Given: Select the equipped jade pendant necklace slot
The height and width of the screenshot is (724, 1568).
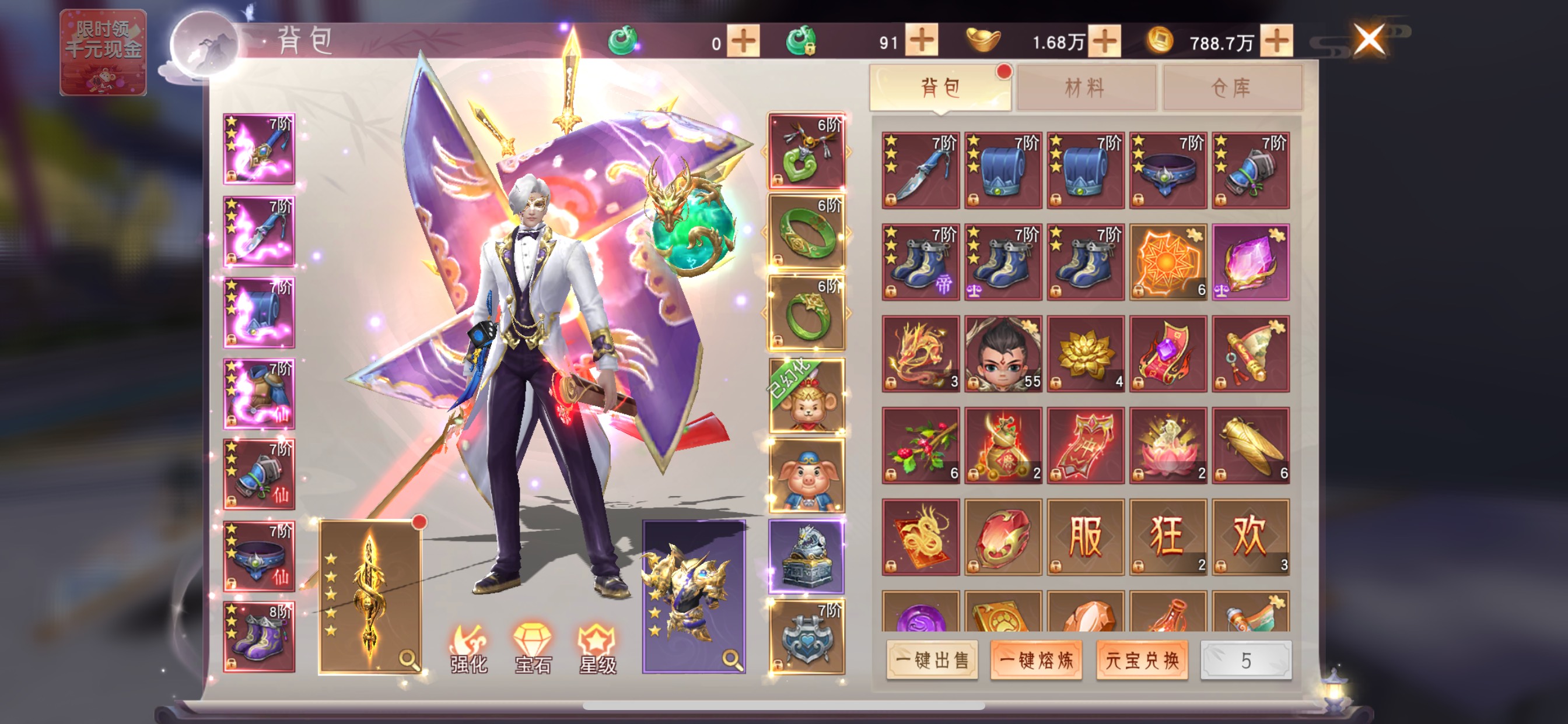Looking at the screenshot, I should (x=807, y=150).
